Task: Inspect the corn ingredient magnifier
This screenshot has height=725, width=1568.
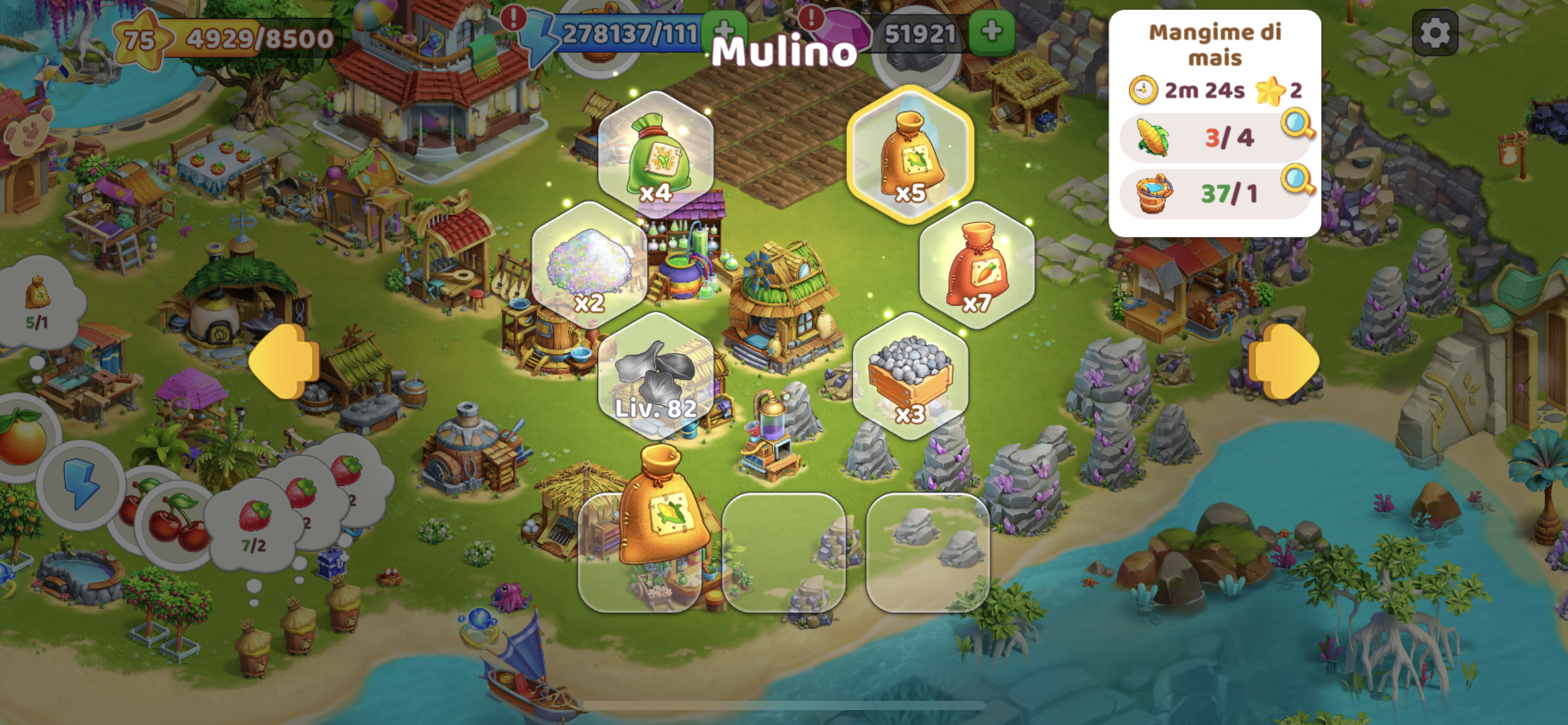Action: pos(1298,125)
